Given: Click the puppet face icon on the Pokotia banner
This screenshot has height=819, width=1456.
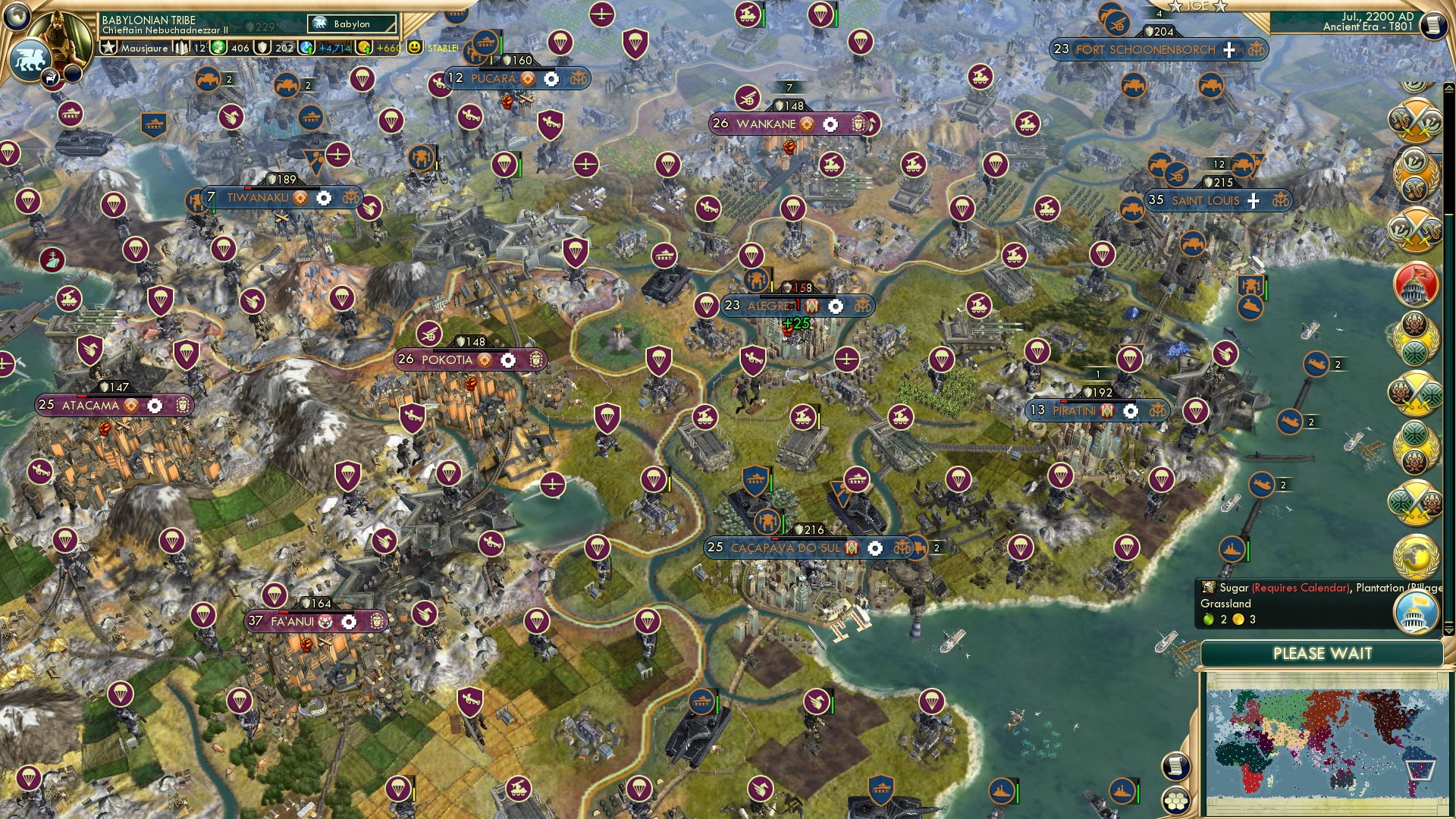Looking at the screenshot, I should click(537, 360).
